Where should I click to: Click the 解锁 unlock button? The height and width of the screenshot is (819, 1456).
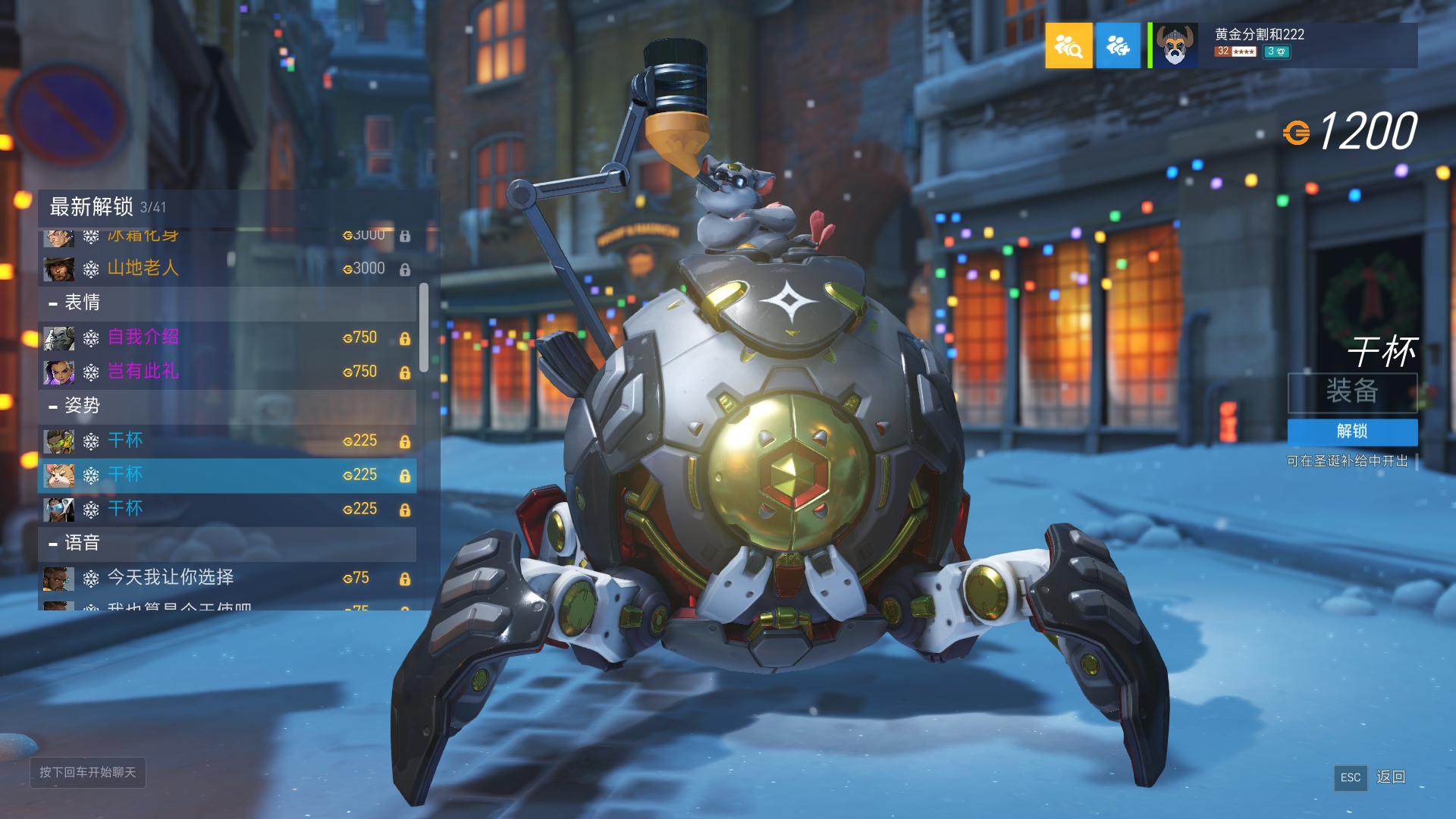point(1352,431)
